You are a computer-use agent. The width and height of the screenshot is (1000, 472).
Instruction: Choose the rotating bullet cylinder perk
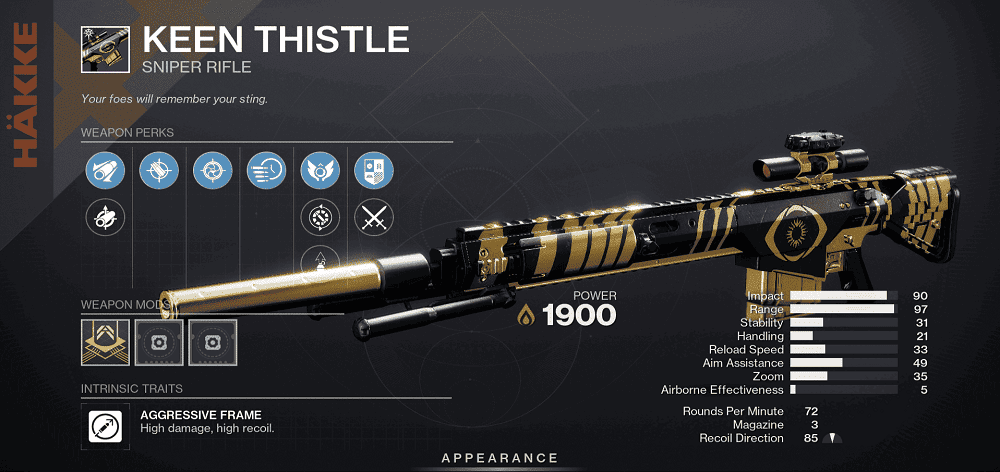(x=320, y=218)
